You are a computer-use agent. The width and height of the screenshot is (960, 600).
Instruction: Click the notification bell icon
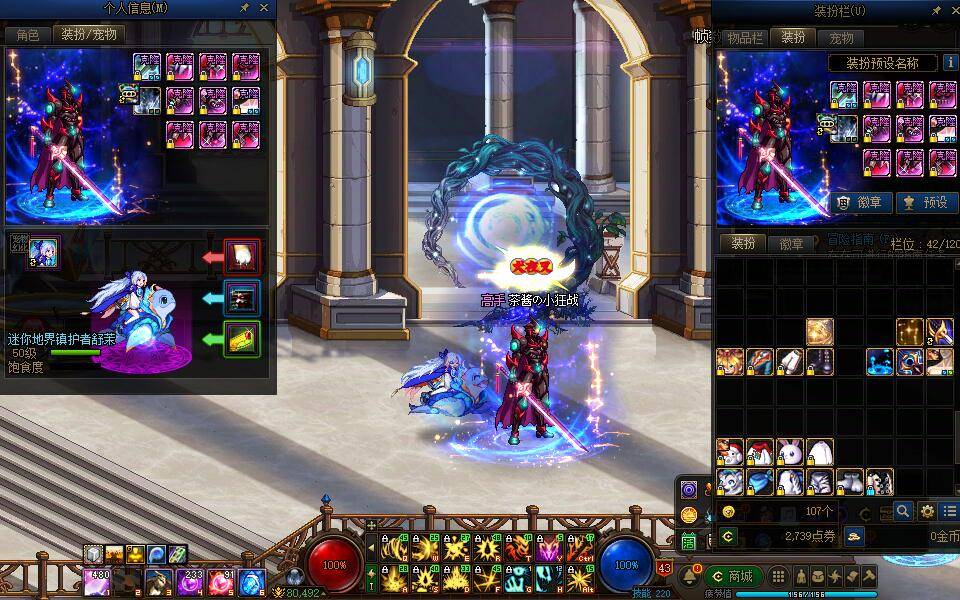click(x=689, y=578)
